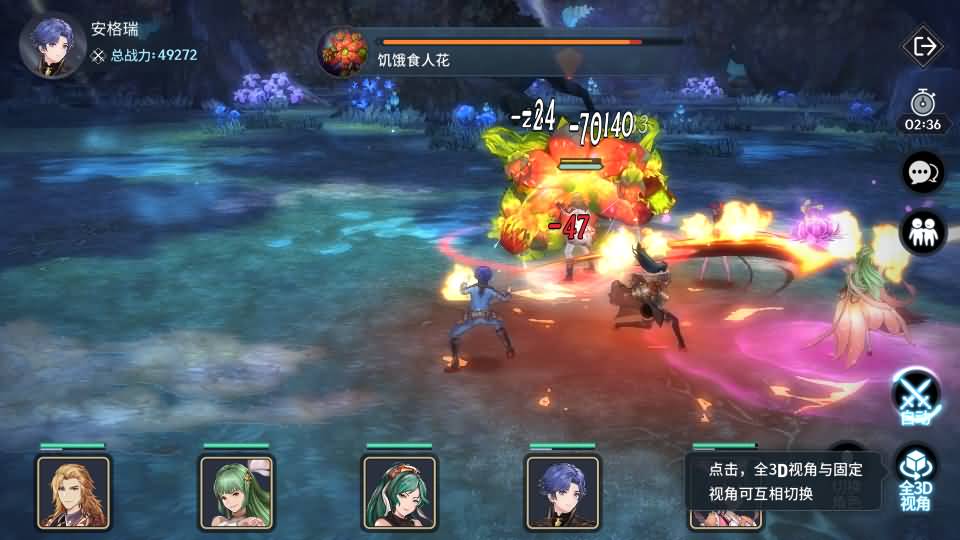Choose the teal-haired hero with red headband

tap(399, 491)
